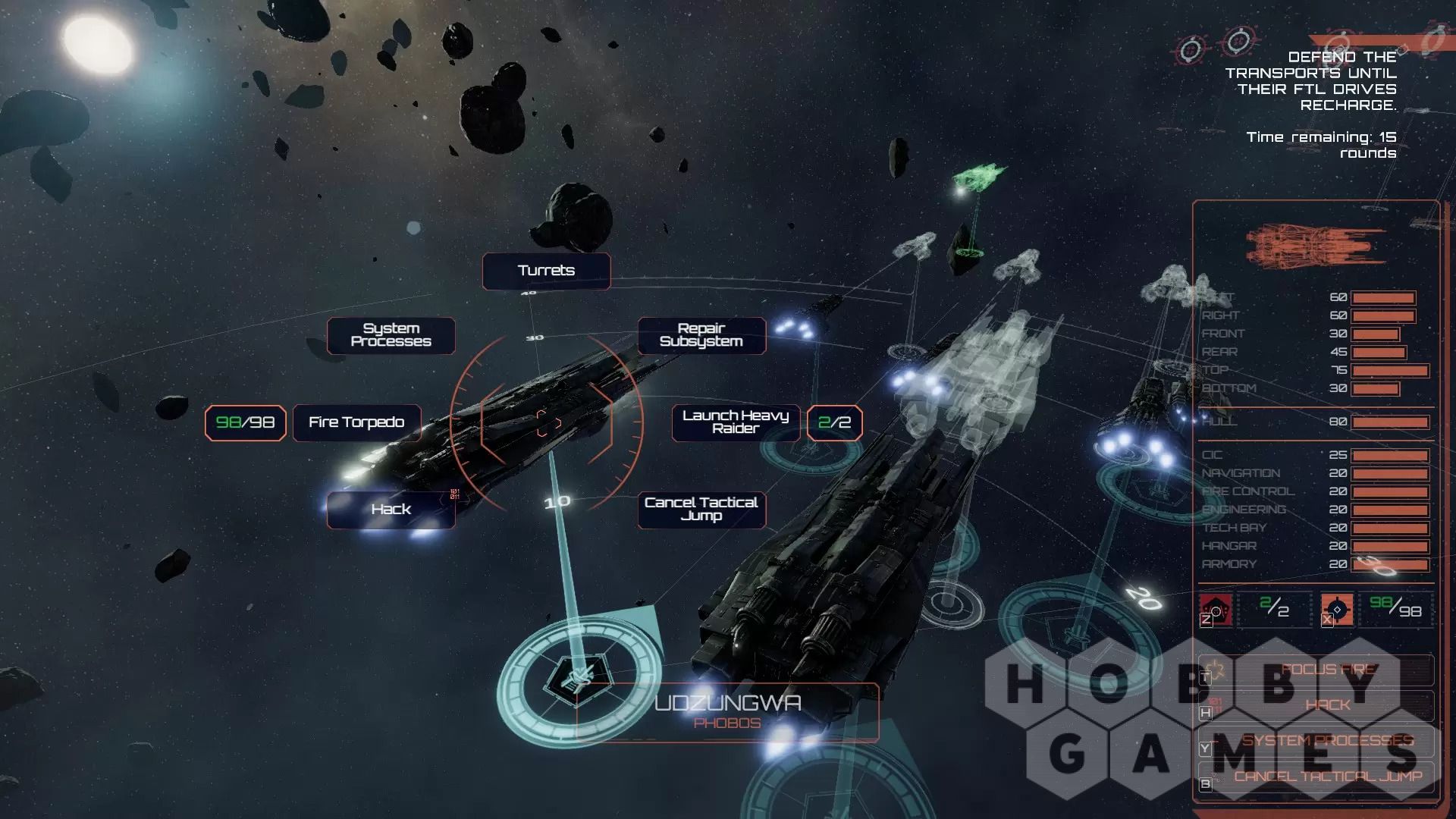Select System Processes in the radial ship menu
This screenshot has width=1456, height=819.
click(391, 335)
